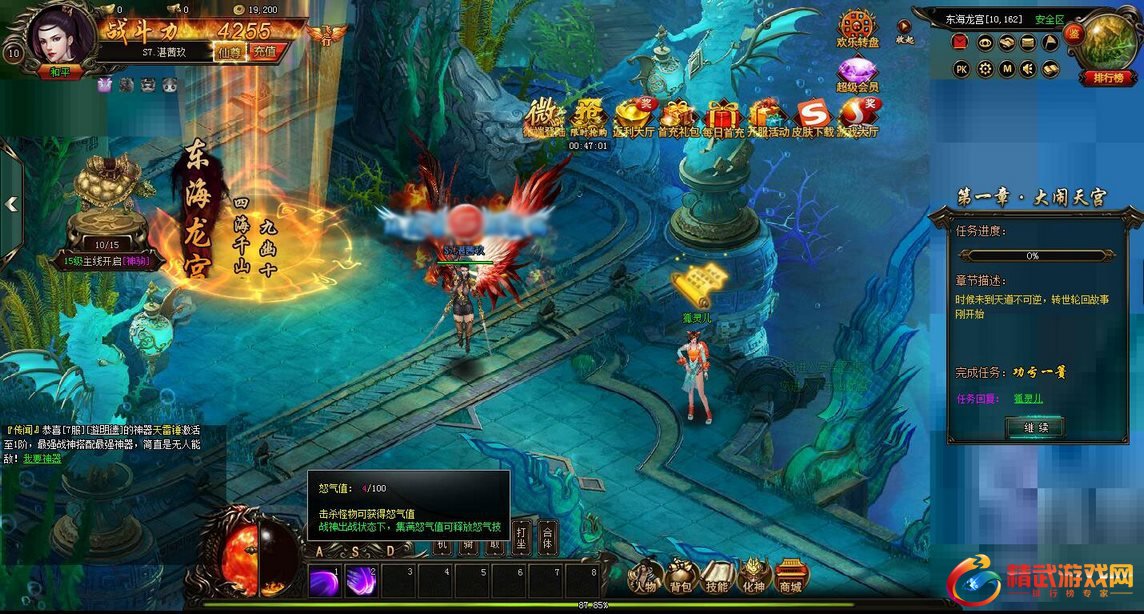Screen dimensions: 1144x614
Task: Open the 人物 character panel
Action: pos(645,577)
